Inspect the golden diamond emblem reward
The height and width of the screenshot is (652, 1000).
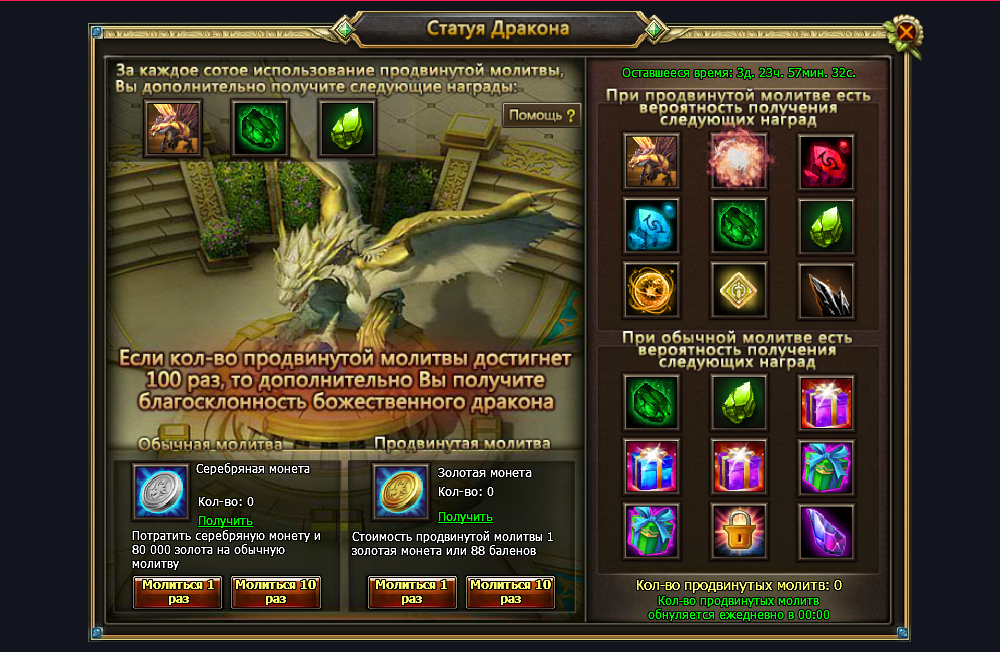pyautogui.click(x=739, y=291)
